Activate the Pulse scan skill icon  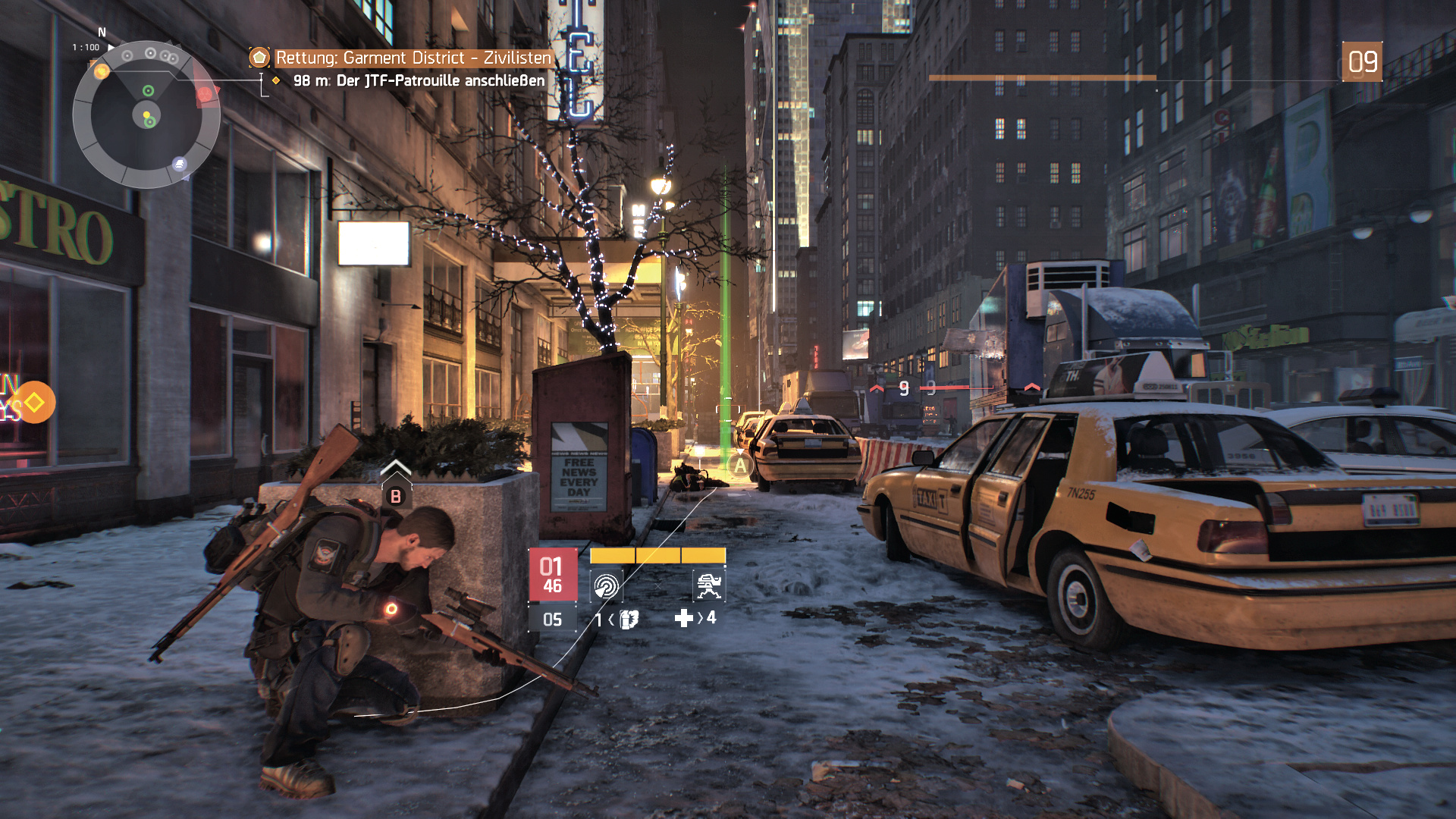coord(606,585)
